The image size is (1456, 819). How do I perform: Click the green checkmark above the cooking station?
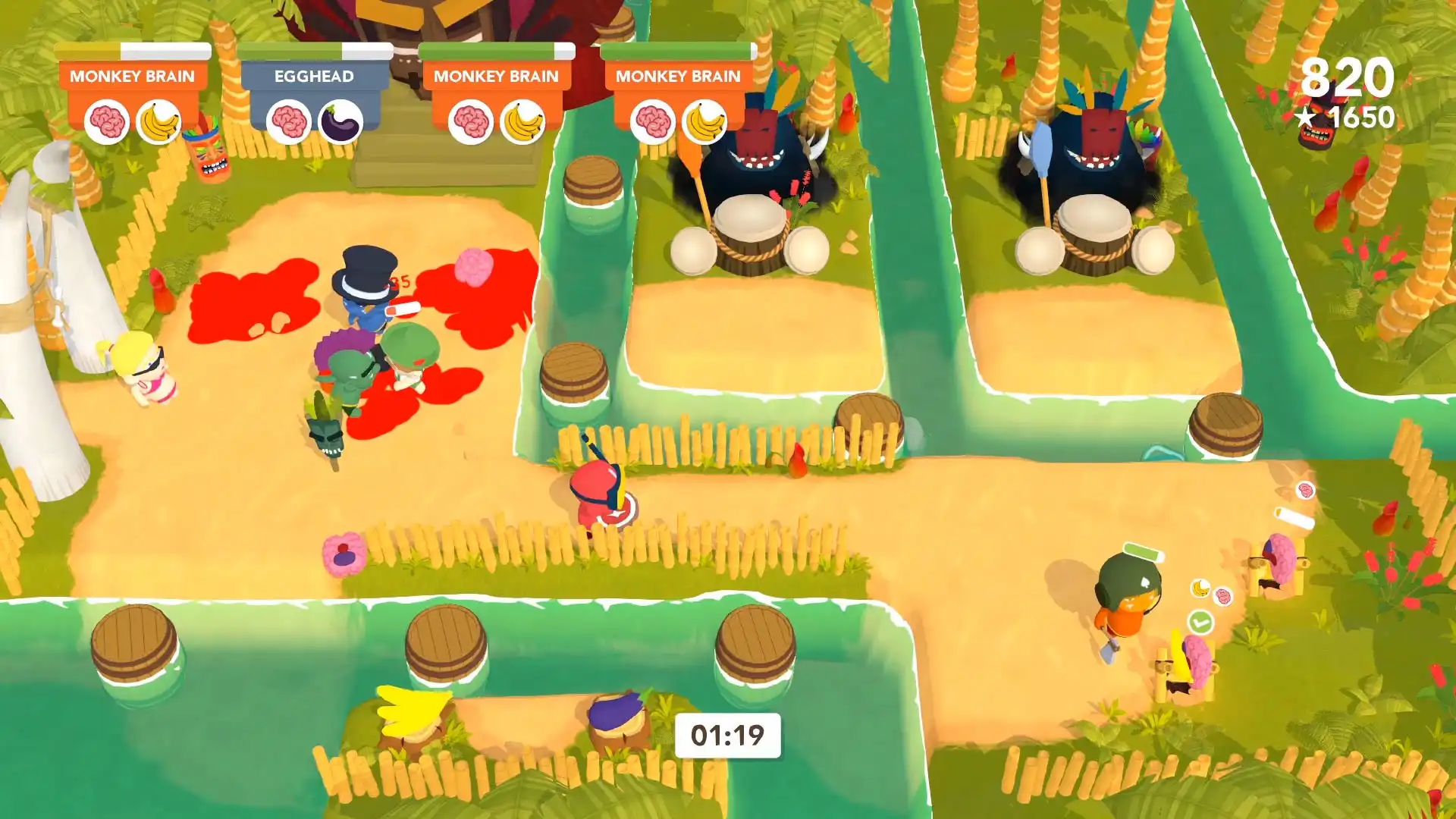[1200, 622]
